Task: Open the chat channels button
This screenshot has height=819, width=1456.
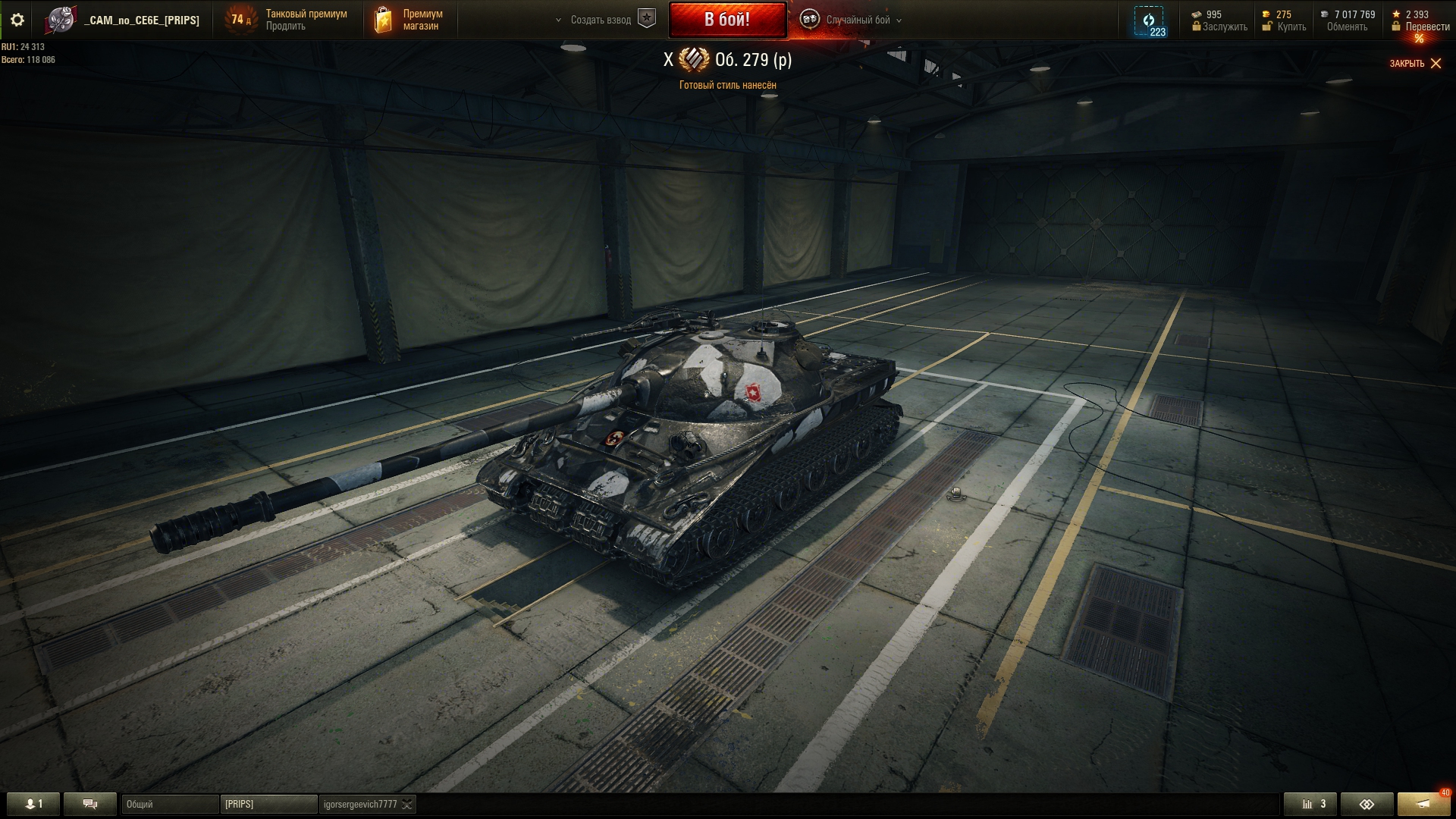Action: coord(90,804)
